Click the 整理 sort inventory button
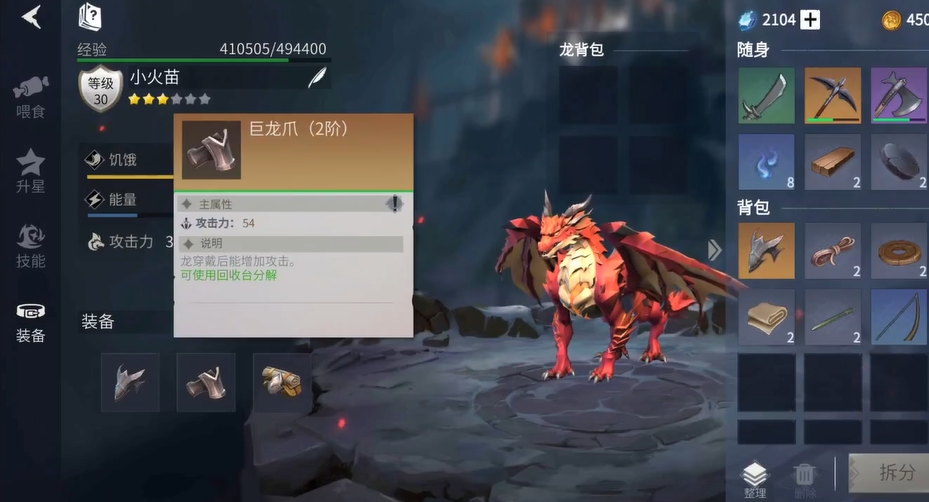929x502 pixels. click(755, 478)
